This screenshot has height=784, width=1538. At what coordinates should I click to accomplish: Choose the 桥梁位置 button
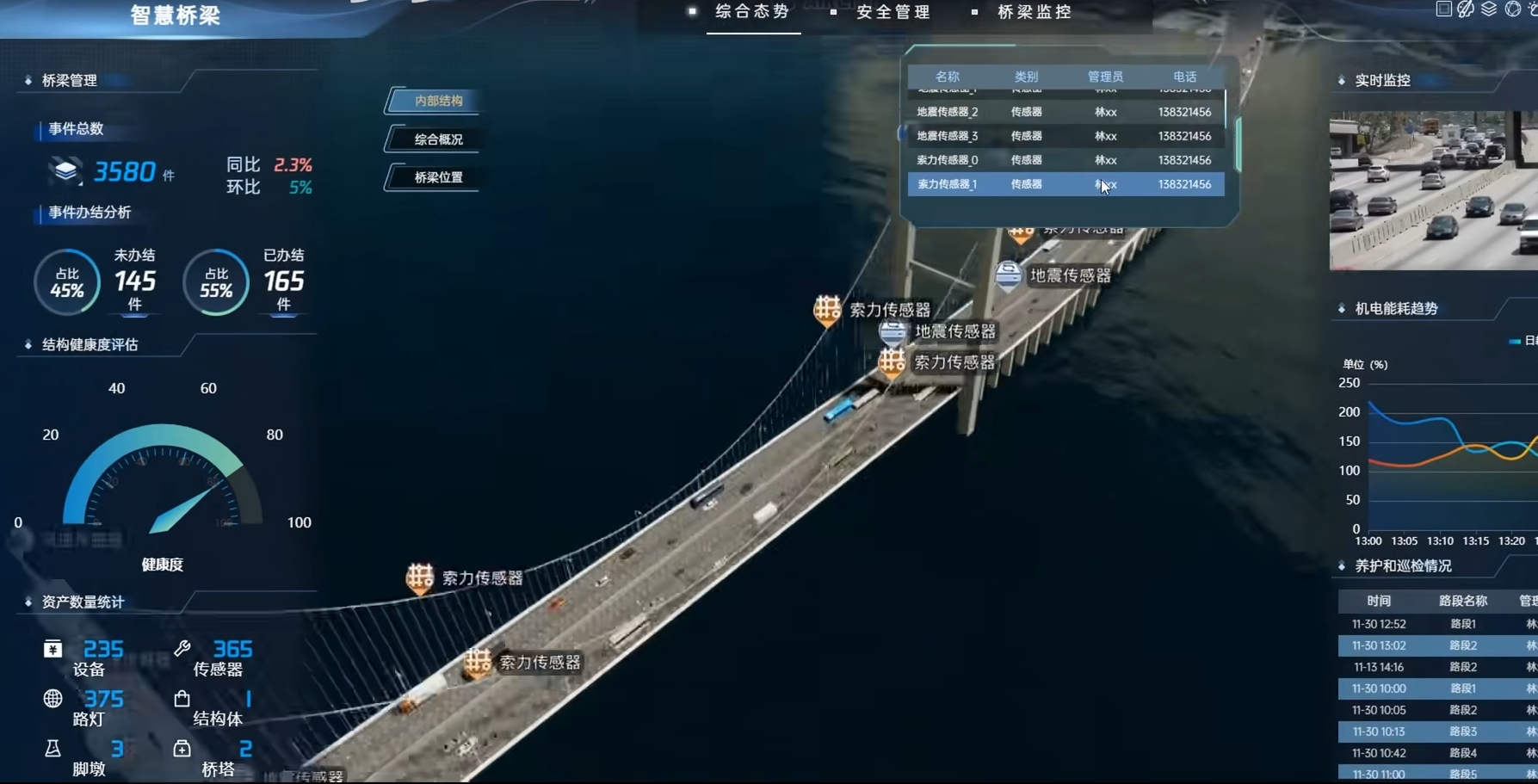coord(438,177)
